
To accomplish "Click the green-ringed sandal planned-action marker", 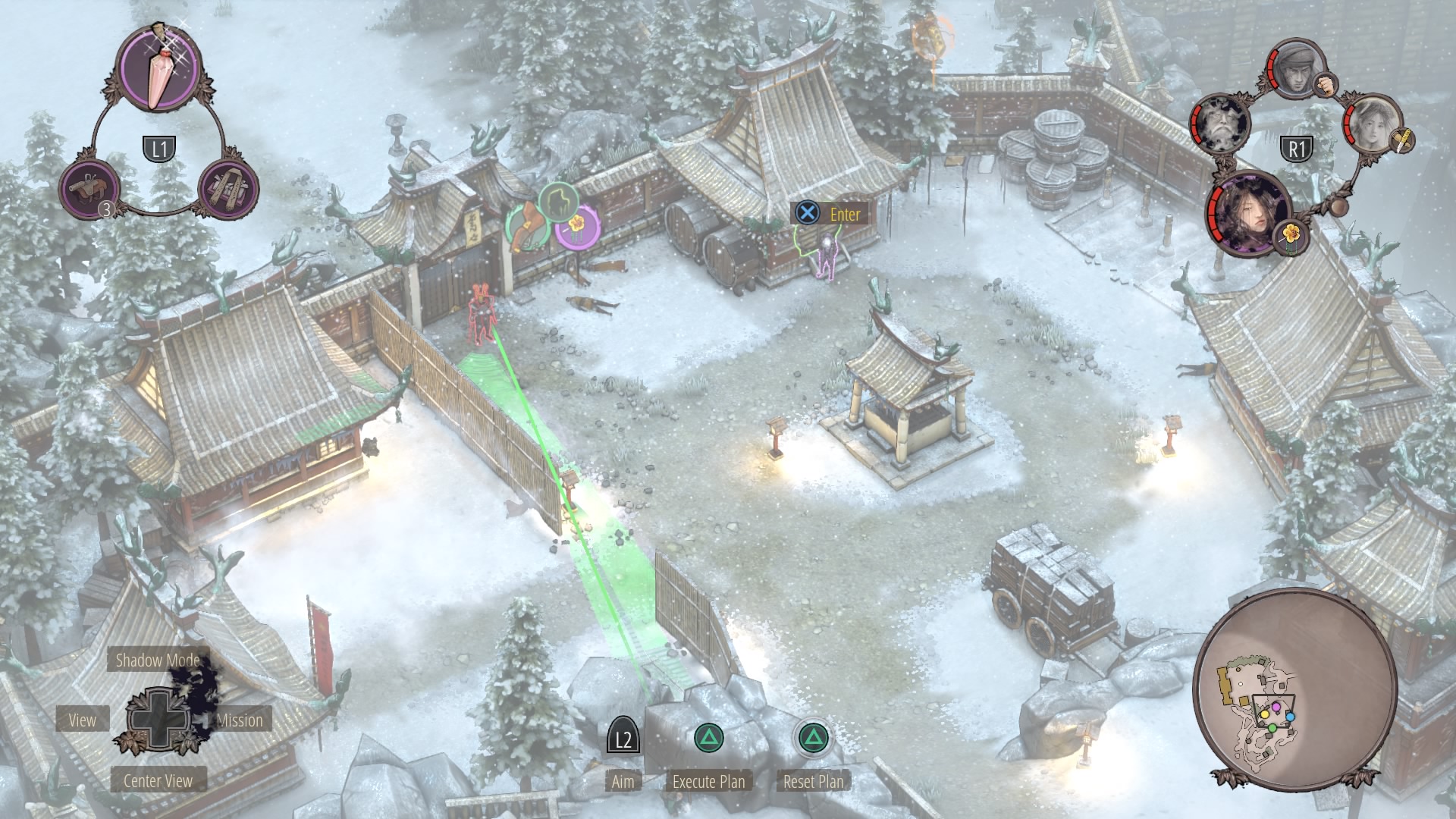I will (526, 228).
